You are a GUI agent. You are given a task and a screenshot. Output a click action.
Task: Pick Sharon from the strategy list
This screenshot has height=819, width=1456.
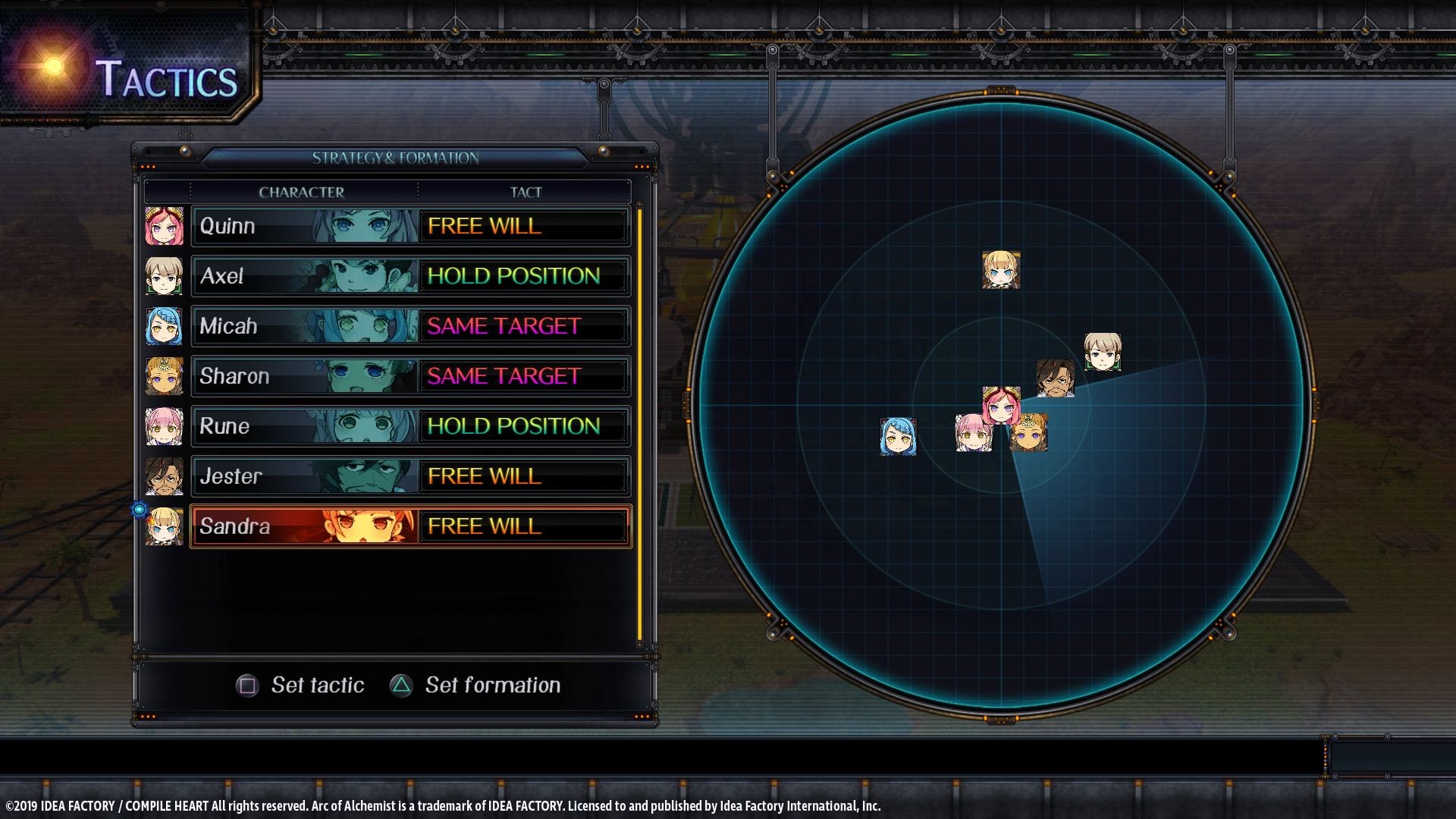[305, 376]
